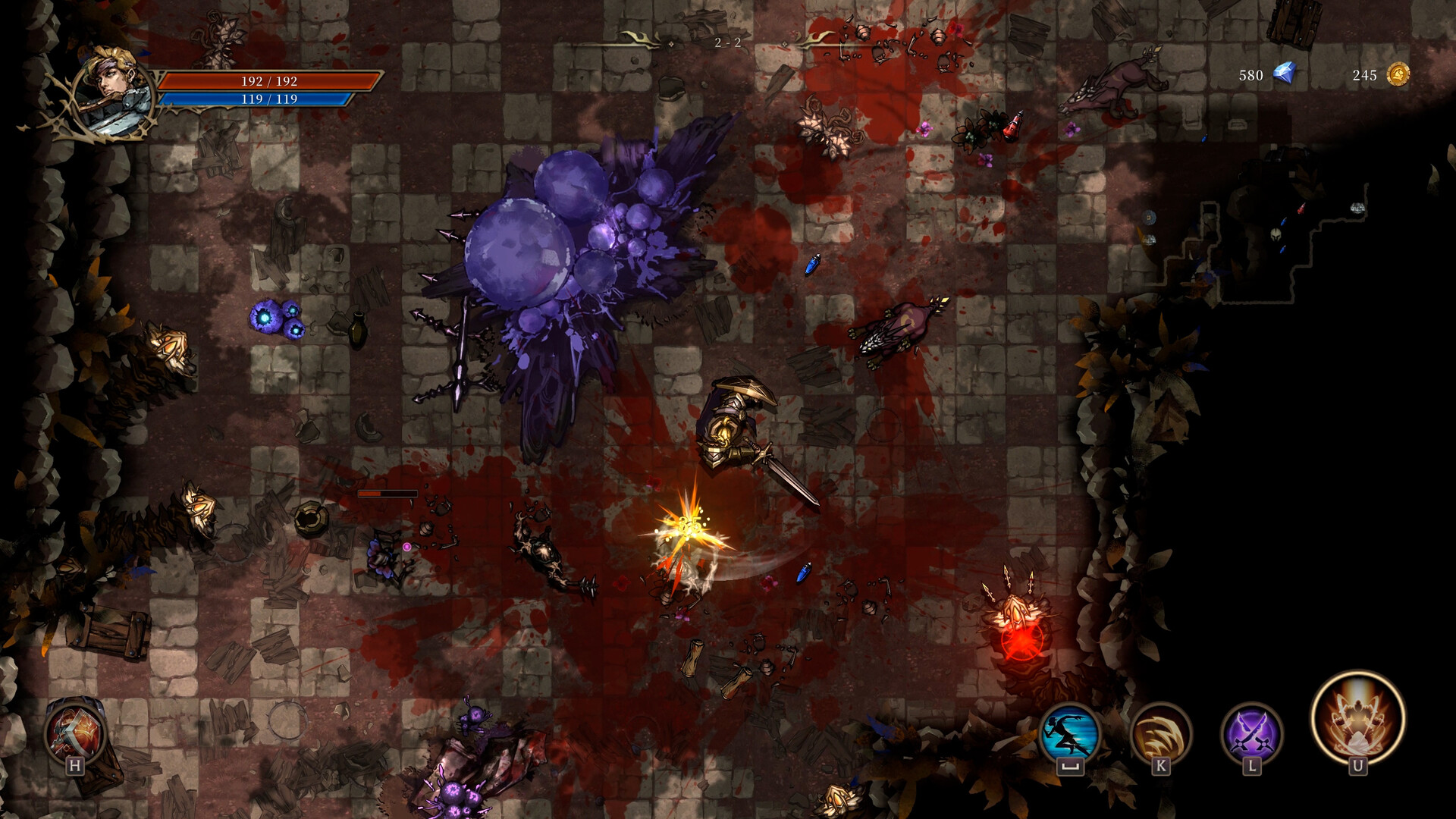Activate the red shield guard ability
The width and height of the screenshot is (1456, 819).
point(74,733)
